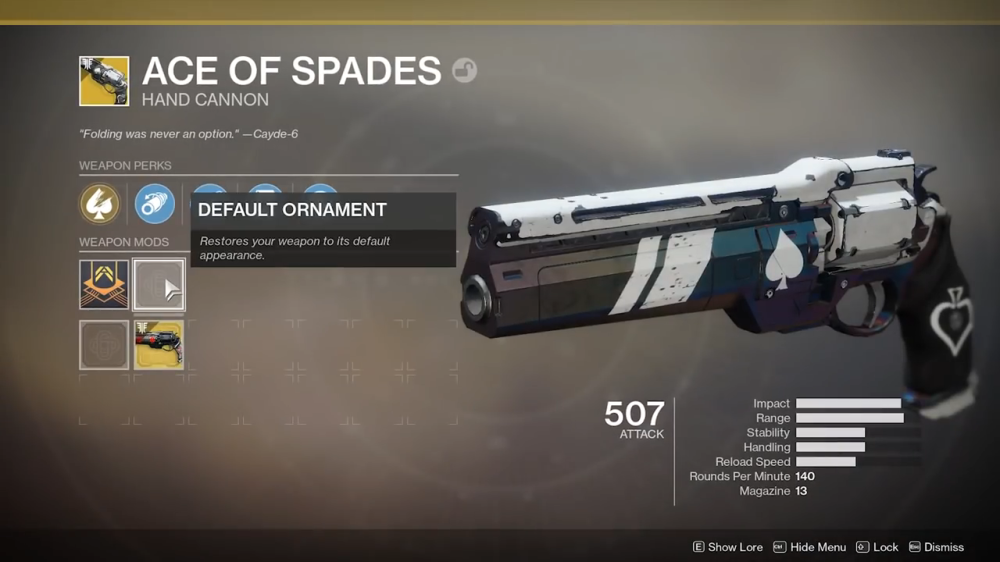Screen dimensions: 1000x562
Task: Apply the red and black hand cannon ornament
Action: pos(158,345)
